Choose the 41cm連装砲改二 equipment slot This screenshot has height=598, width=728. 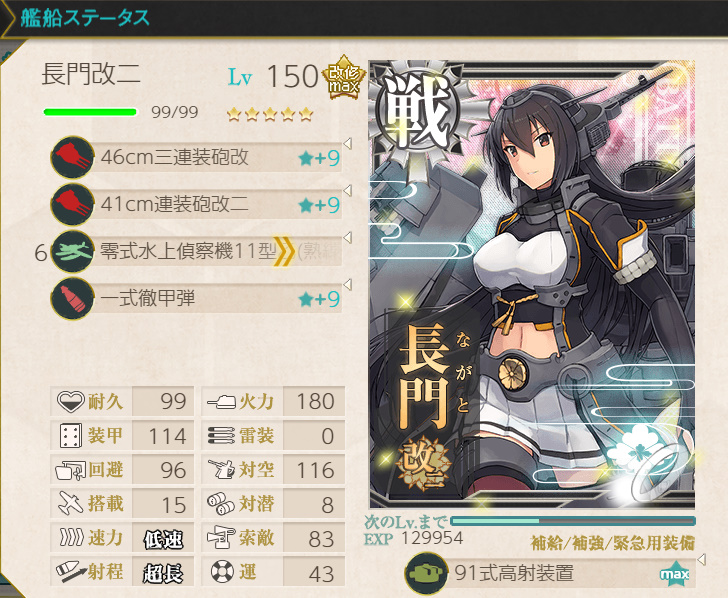200,204
